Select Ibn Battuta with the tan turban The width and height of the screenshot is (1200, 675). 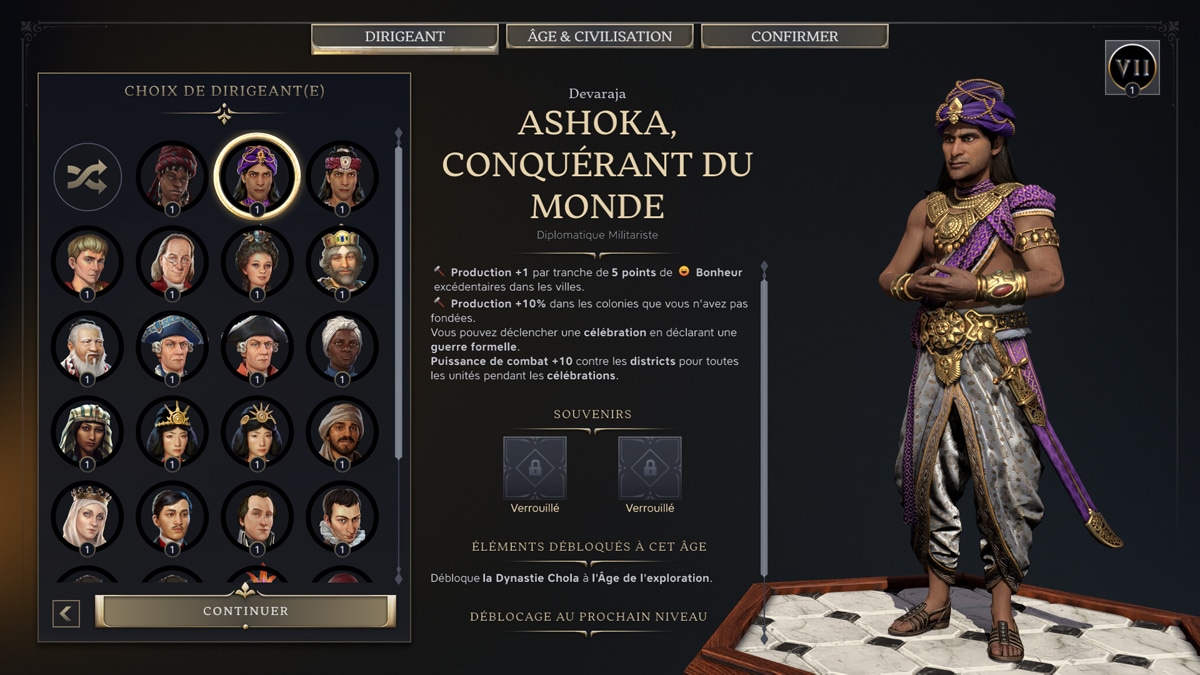coord(342,431)
